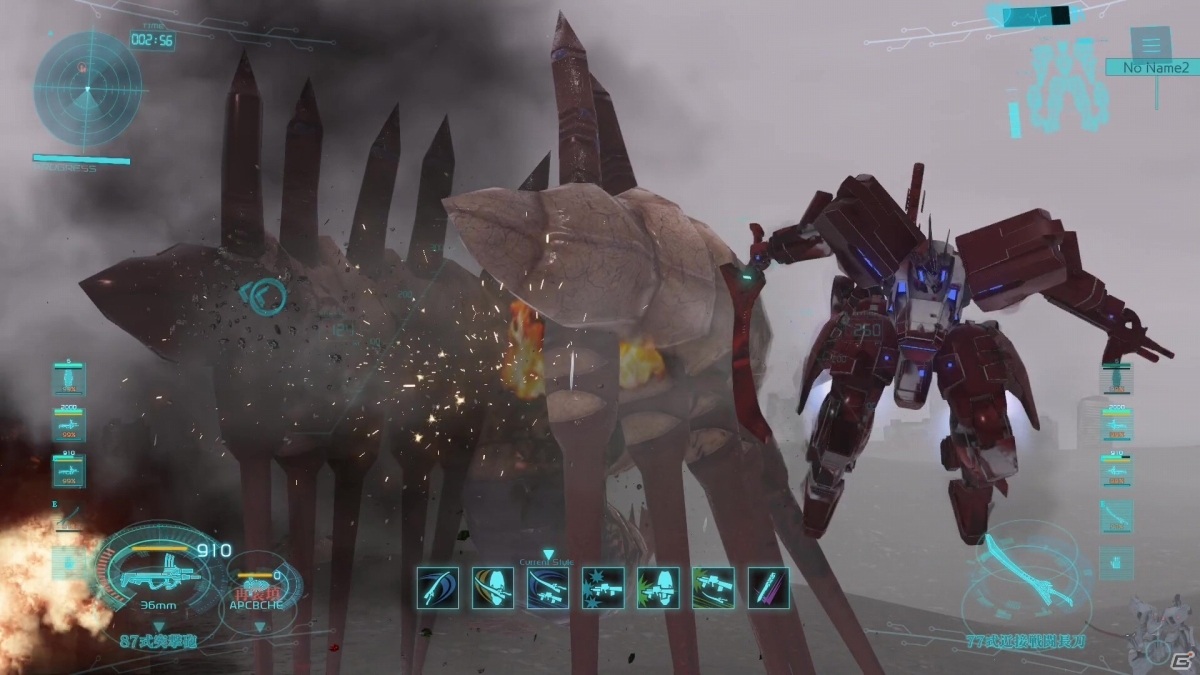Select the left weapon slot showing 910
This screenshot has height=675, width=1200.
tap(69, 470)
